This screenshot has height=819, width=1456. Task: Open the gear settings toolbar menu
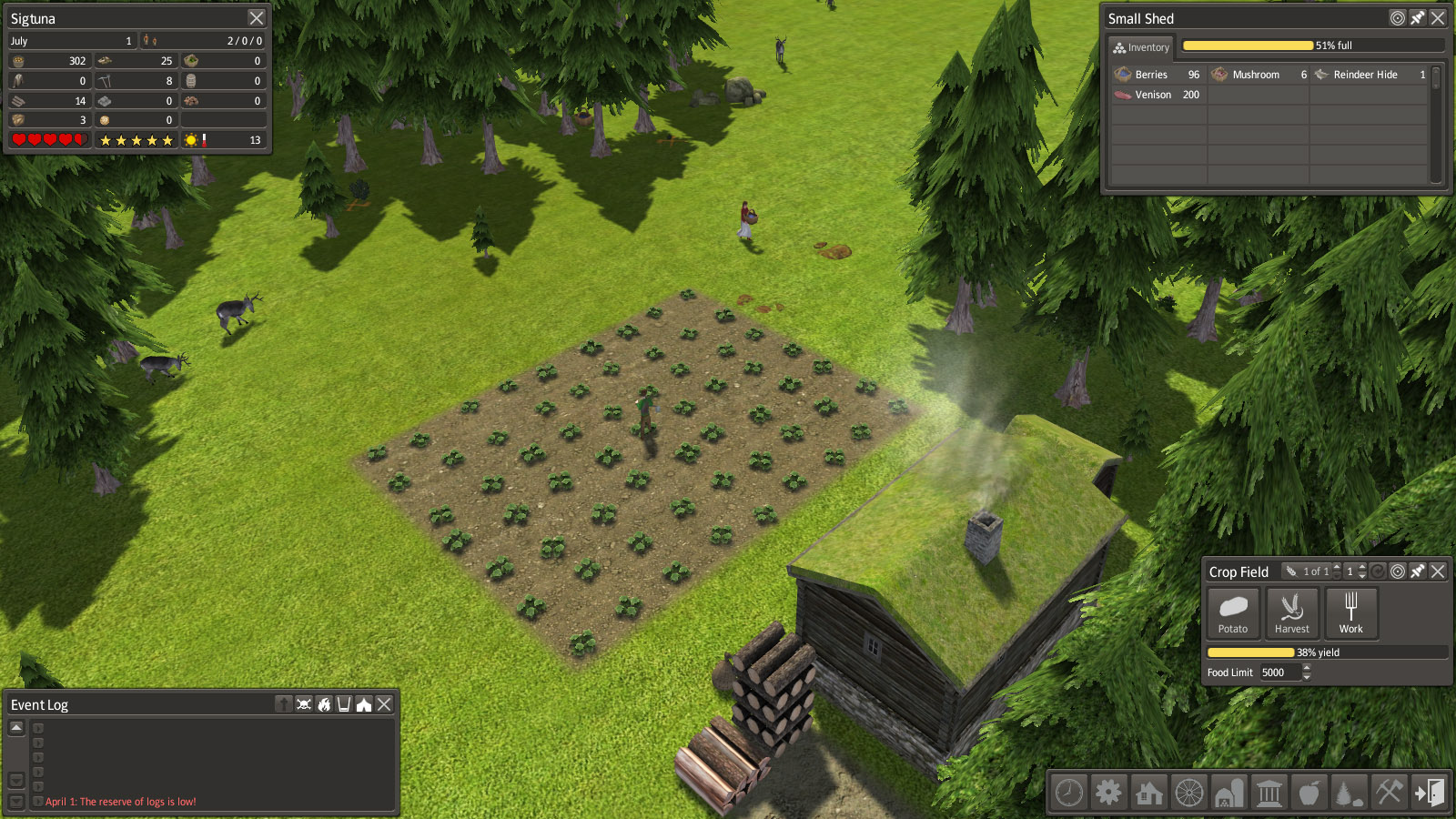[1108, 793]
